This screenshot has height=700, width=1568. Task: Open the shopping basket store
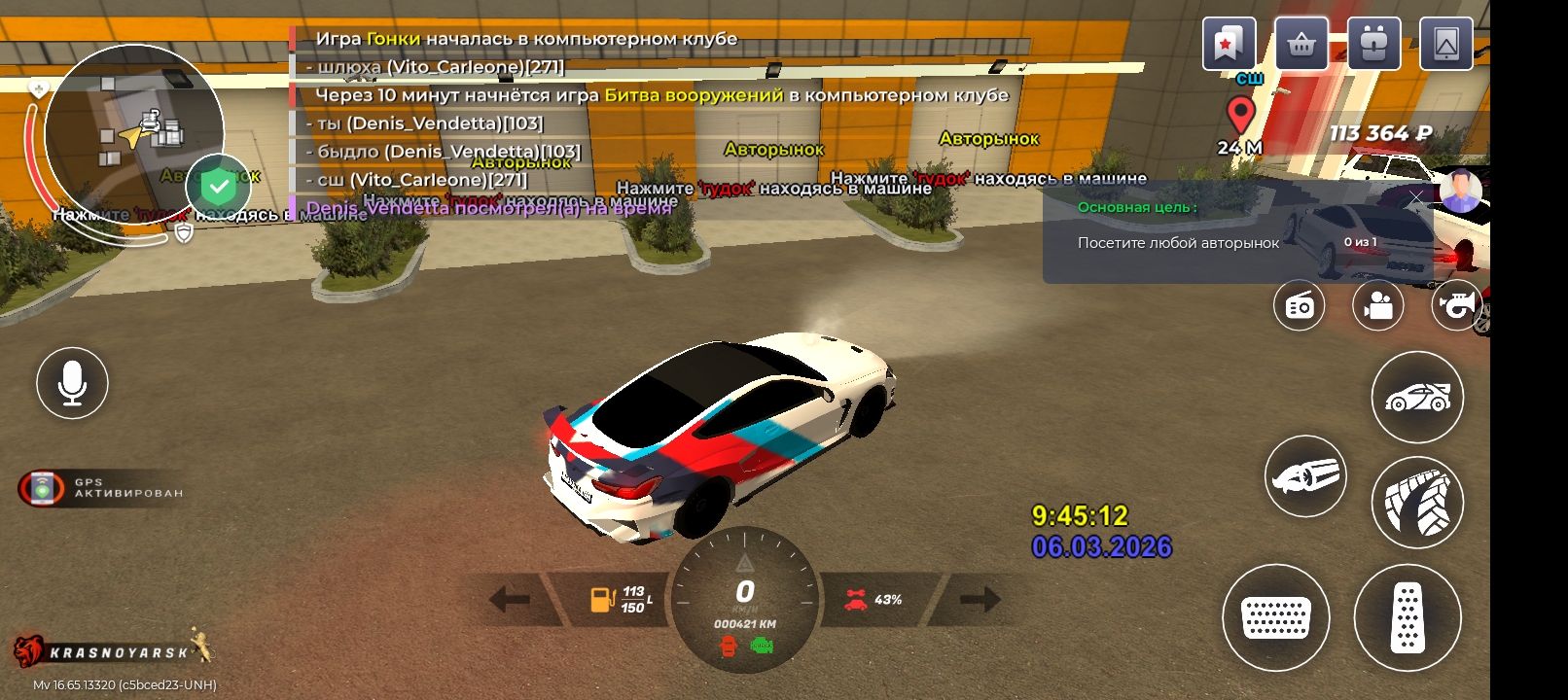point(1301,44)
